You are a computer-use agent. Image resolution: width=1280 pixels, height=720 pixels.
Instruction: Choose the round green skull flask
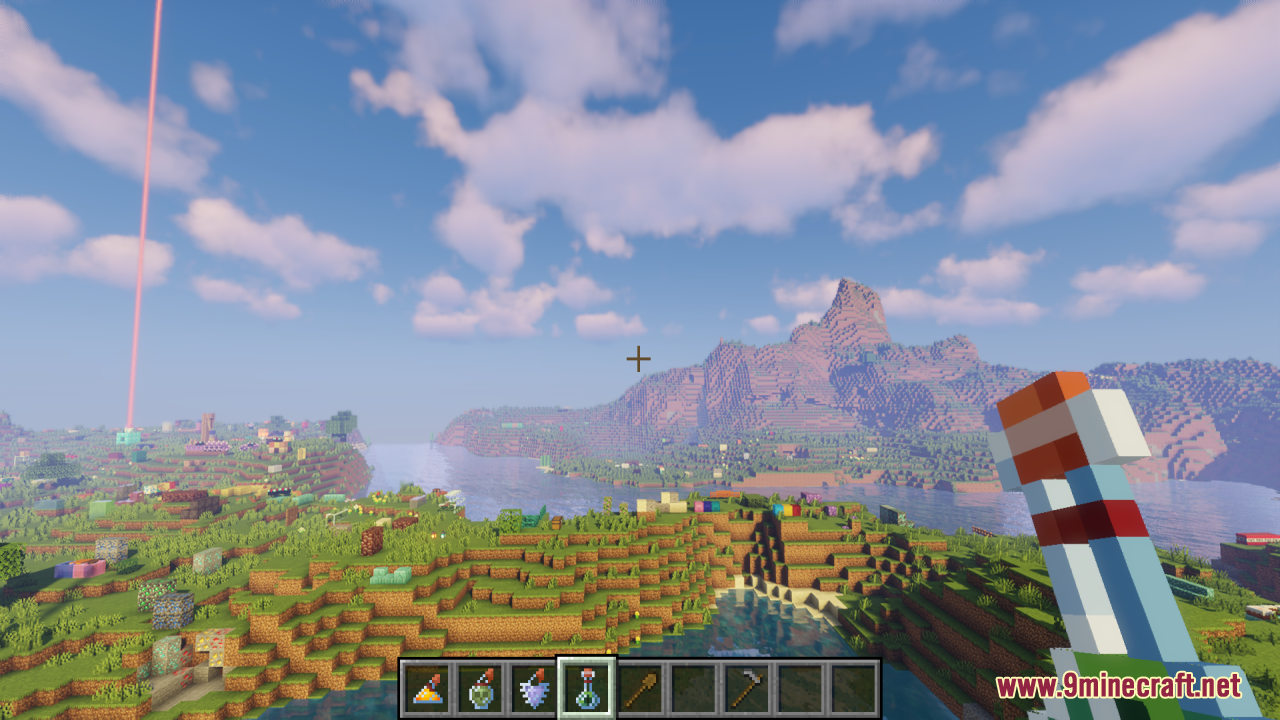click(480, 688)
